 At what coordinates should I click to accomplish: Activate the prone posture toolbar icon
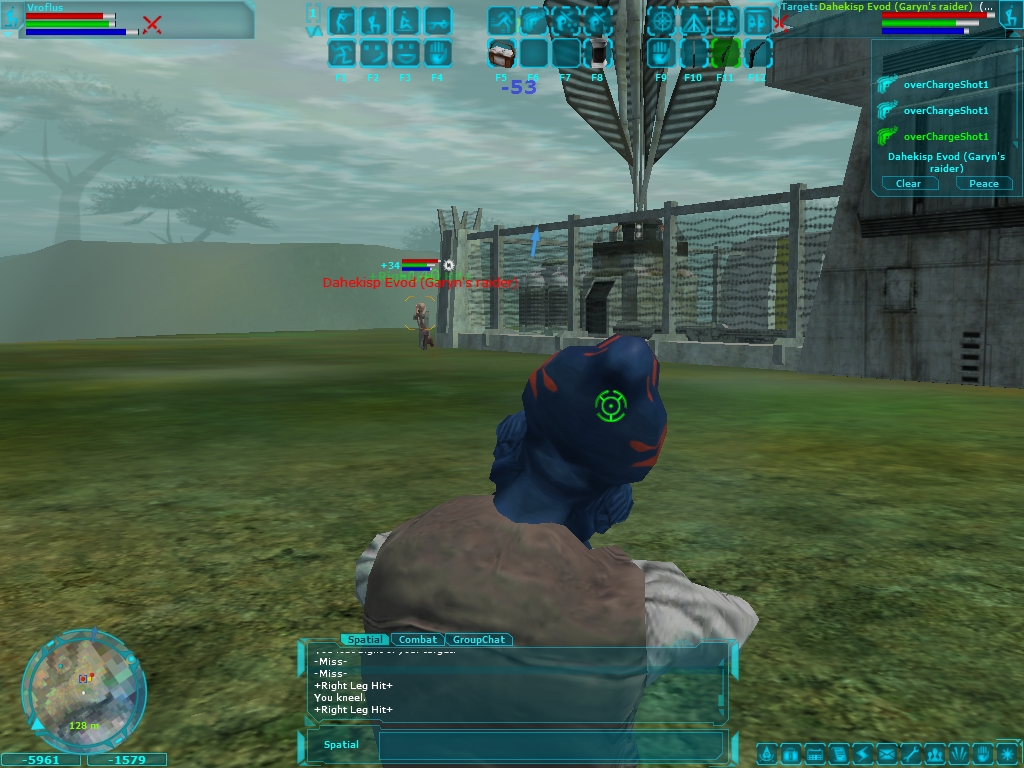pos(437,20)
